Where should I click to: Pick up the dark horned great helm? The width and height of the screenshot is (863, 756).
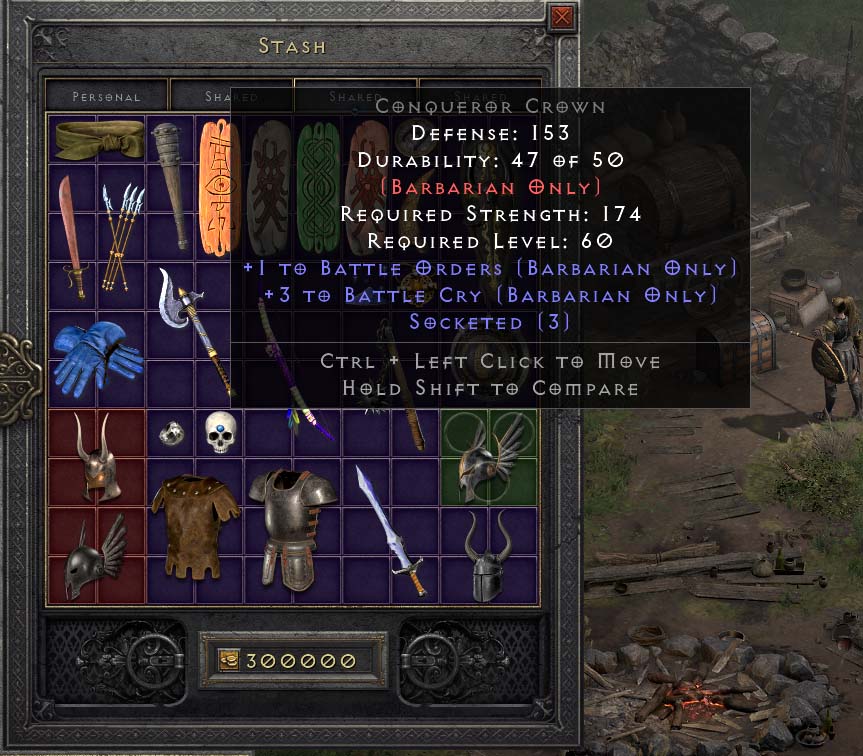coord(489,556)
